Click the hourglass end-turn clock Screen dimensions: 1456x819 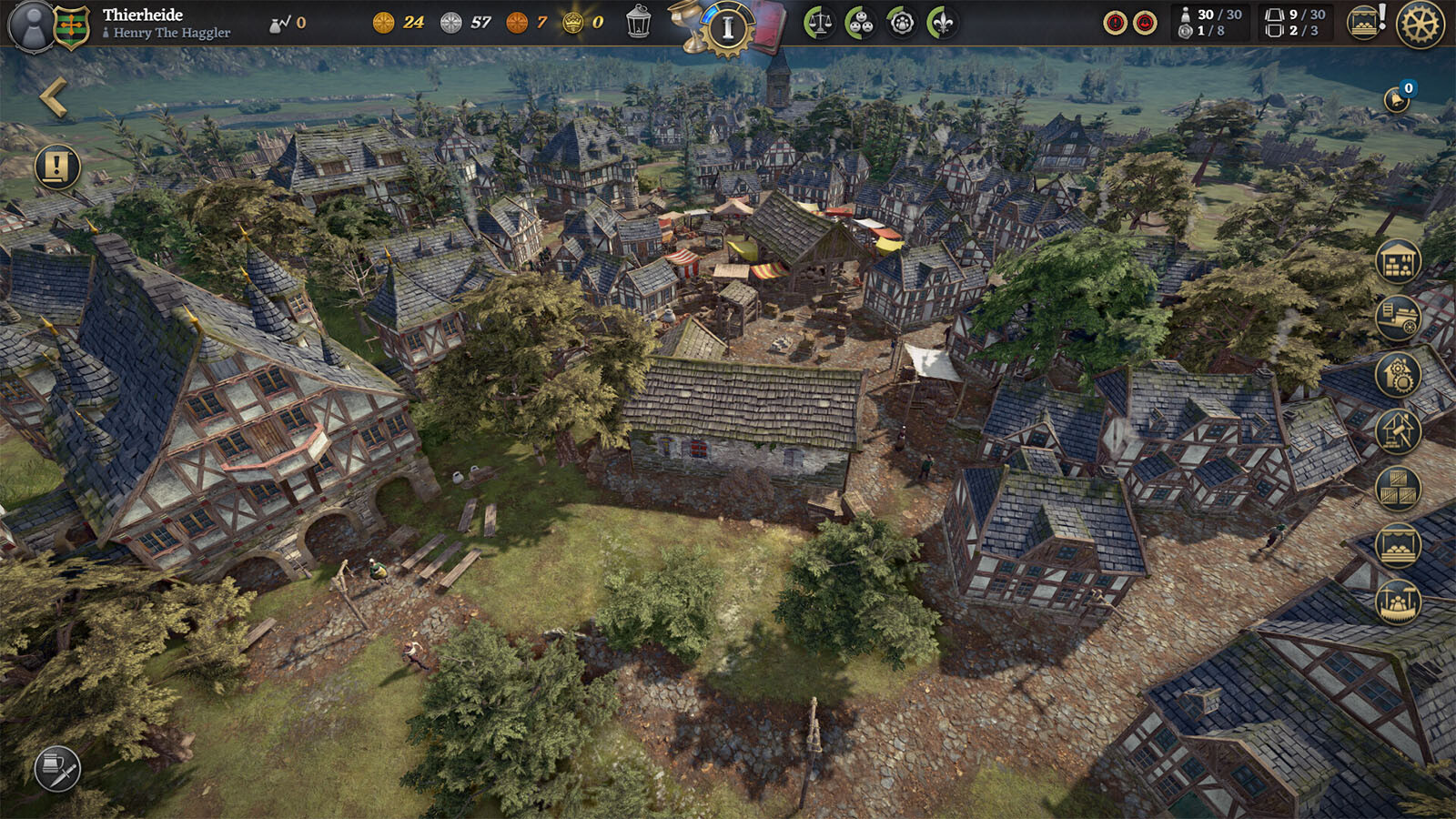point(727,28)
